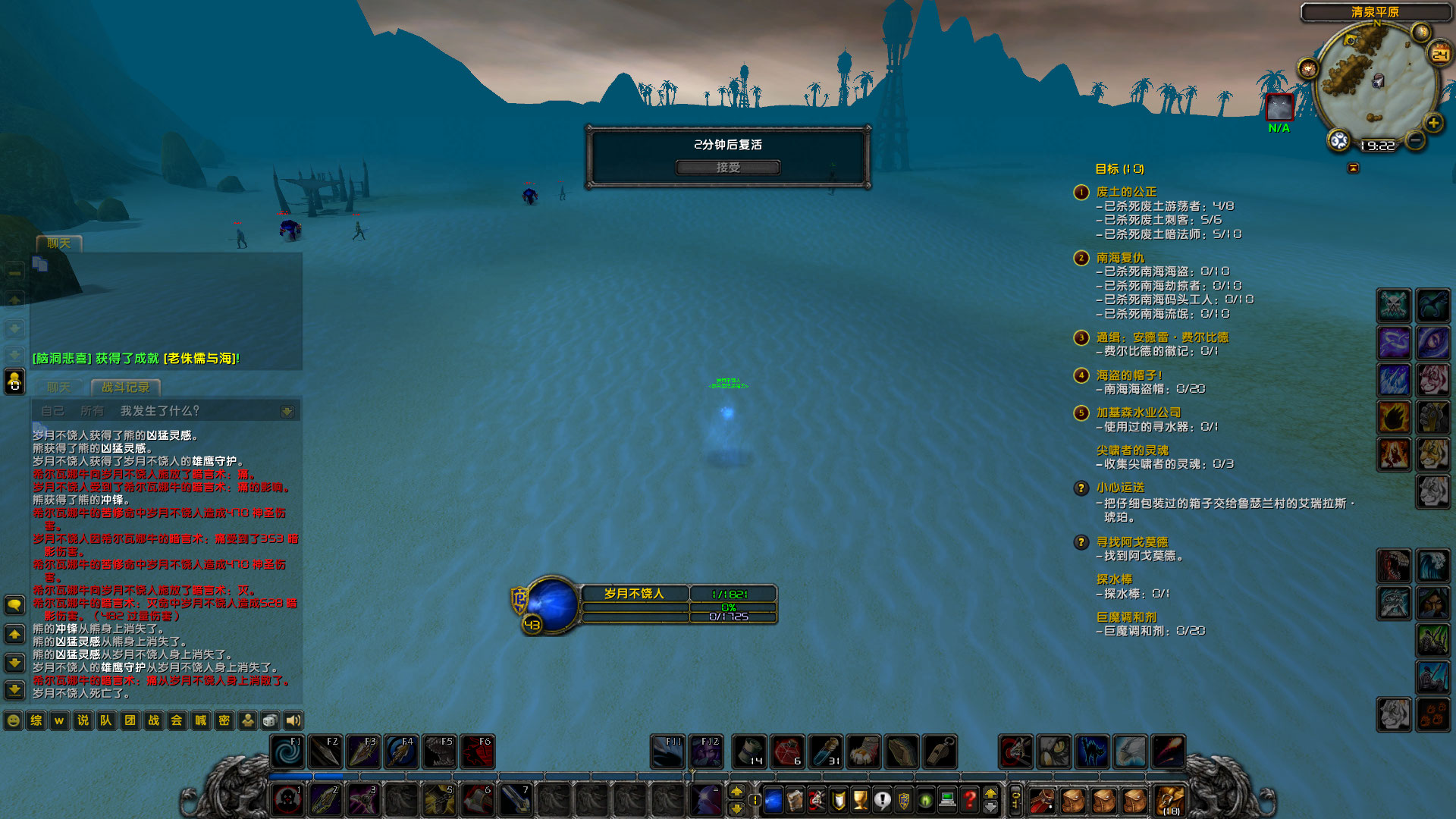Open the emote menu smiley icon

pyautogui.click(x=13, y=720)
